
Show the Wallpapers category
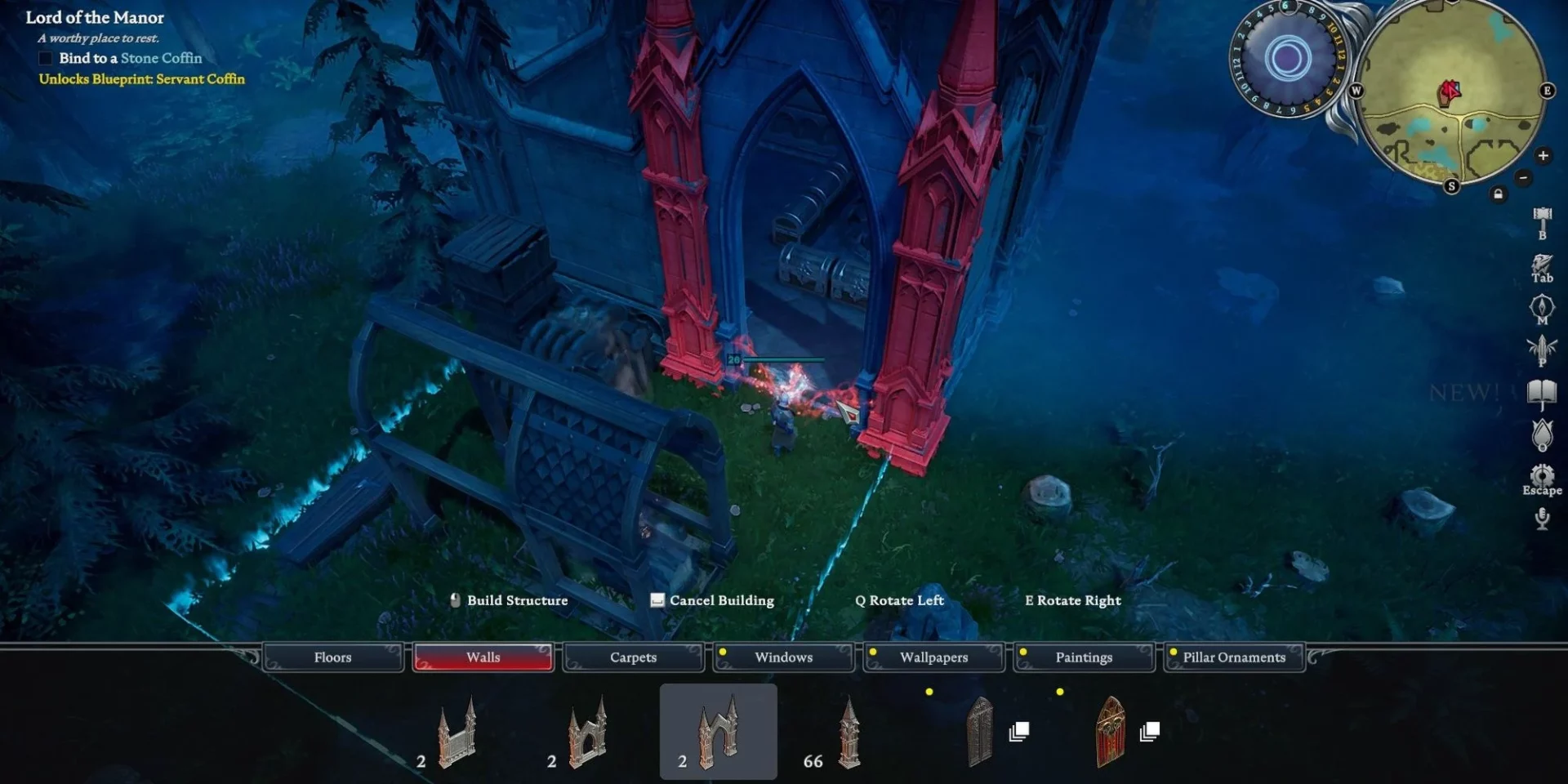coord(933,657)
